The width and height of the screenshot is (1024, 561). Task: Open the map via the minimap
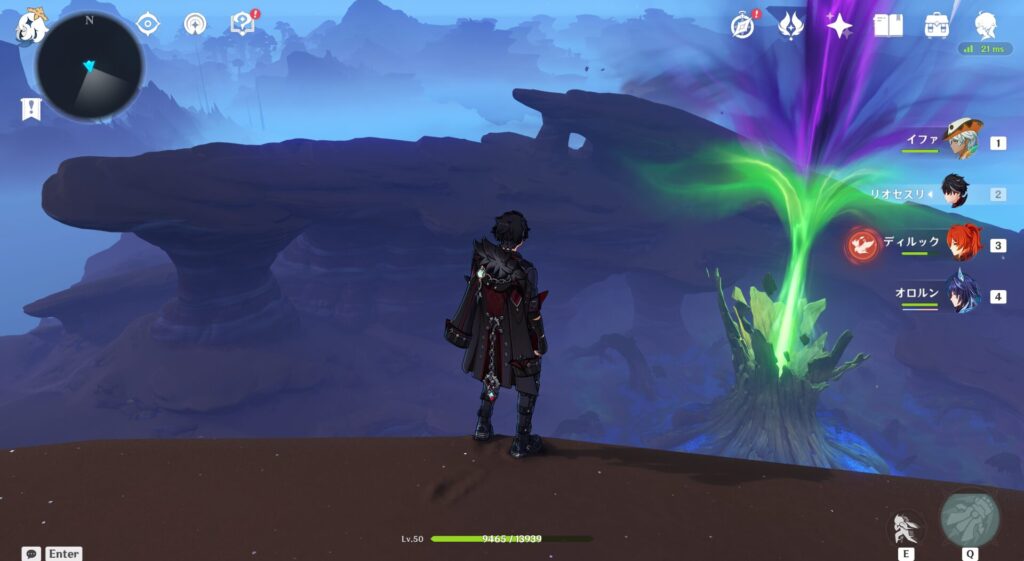tap(90, 67)
